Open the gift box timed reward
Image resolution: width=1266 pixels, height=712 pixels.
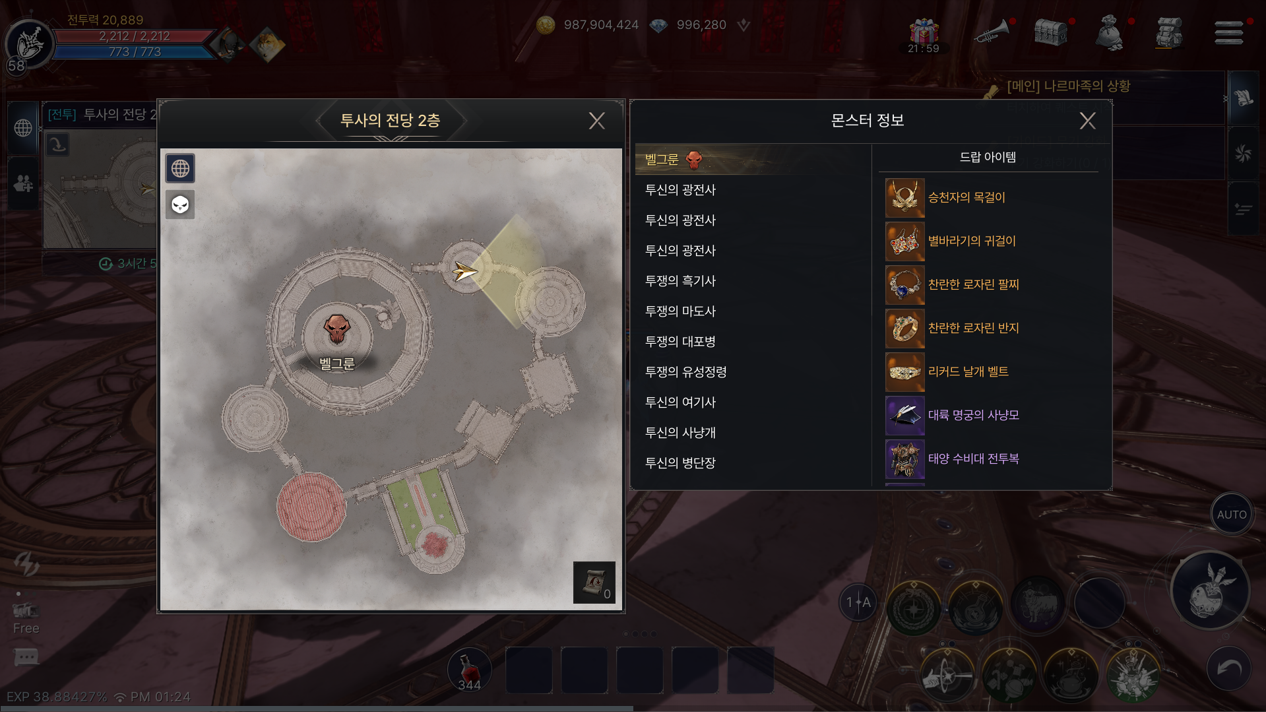tap(923, 33)
